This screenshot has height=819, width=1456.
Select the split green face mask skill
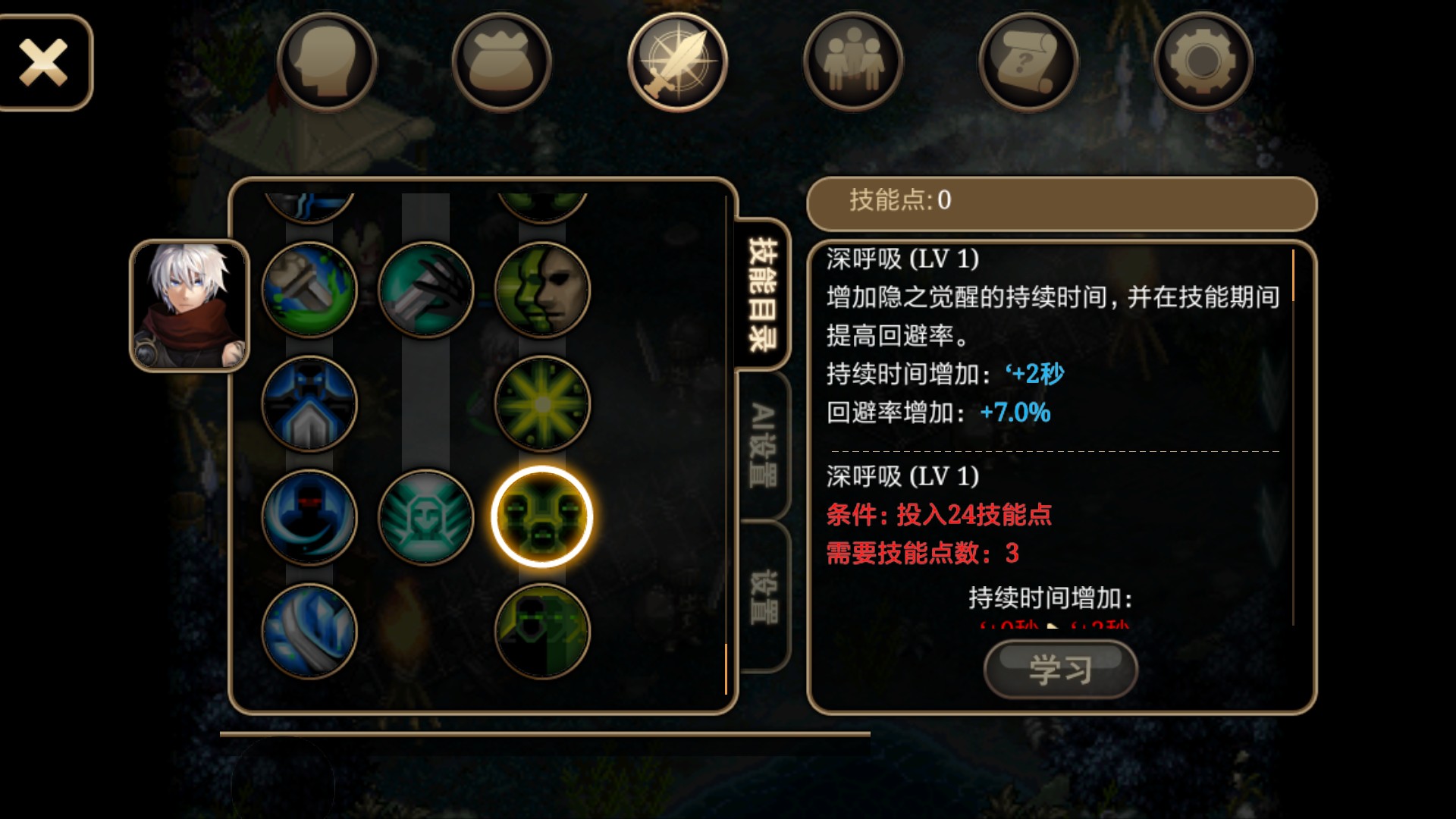pyautogui.click(x=541, y=290)
